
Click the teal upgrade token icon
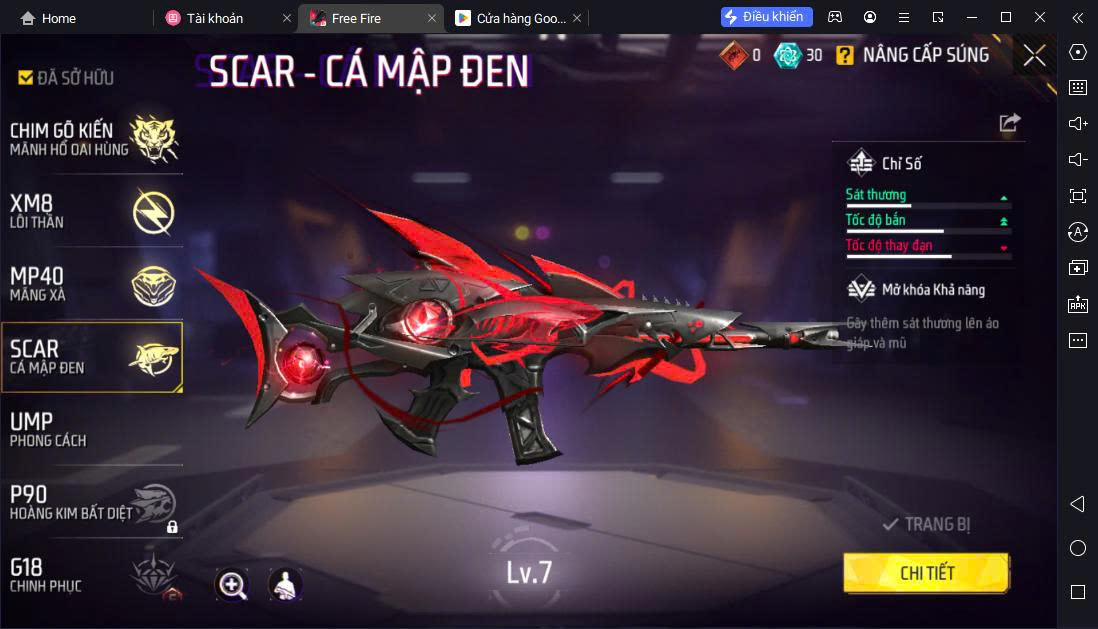[x=788, y=55]
